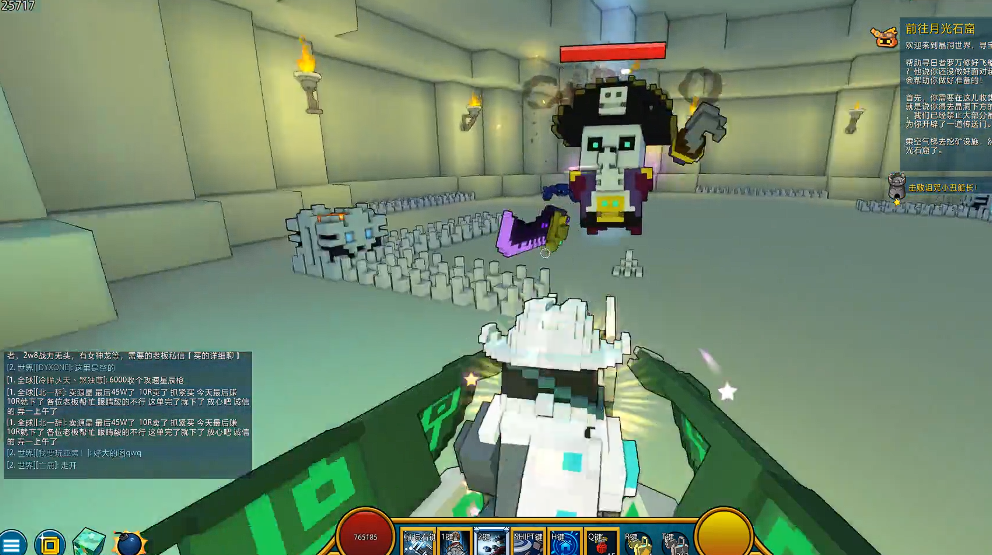Use the ability bound to key 1

(455, 541)
